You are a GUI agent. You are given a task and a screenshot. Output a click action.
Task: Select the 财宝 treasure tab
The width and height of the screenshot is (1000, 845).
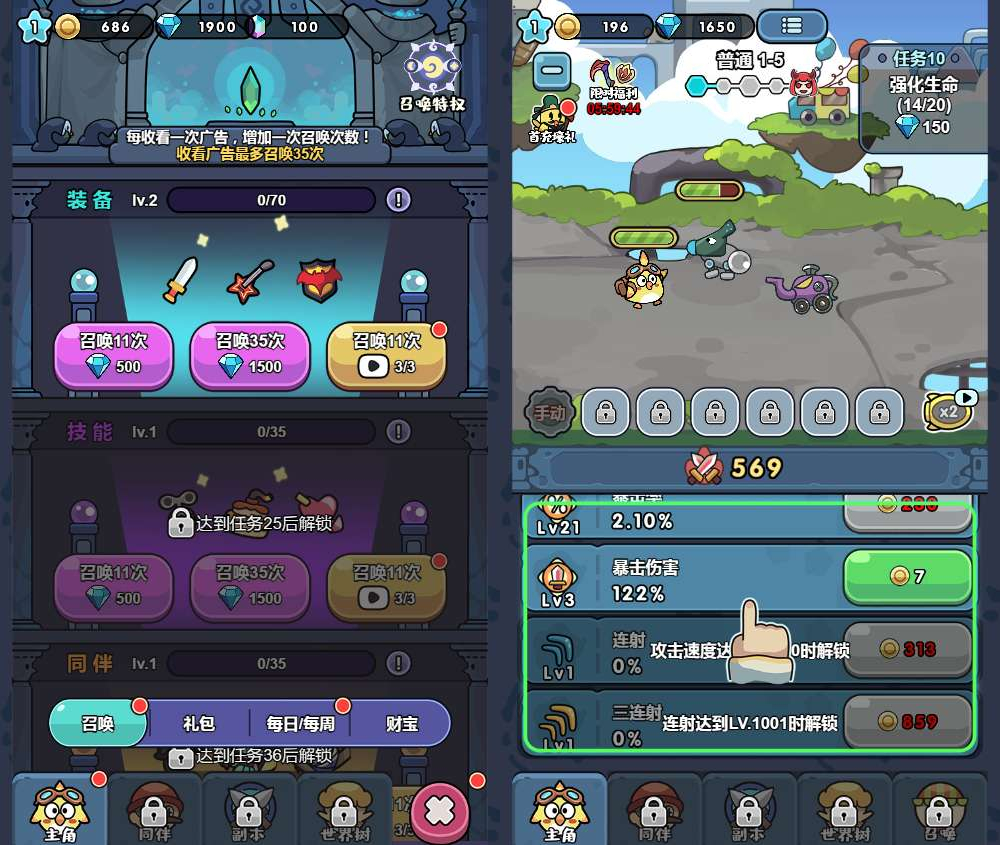[x=401, y=723]
